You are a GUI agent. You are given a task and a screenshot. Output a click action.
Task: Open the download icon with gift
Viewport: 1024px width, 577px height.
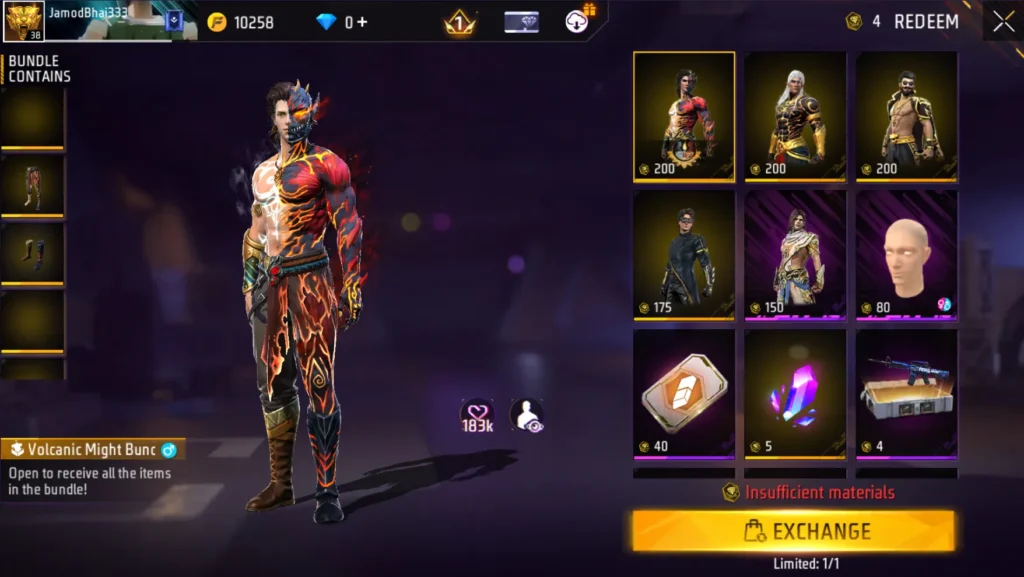tap(579, 20)
